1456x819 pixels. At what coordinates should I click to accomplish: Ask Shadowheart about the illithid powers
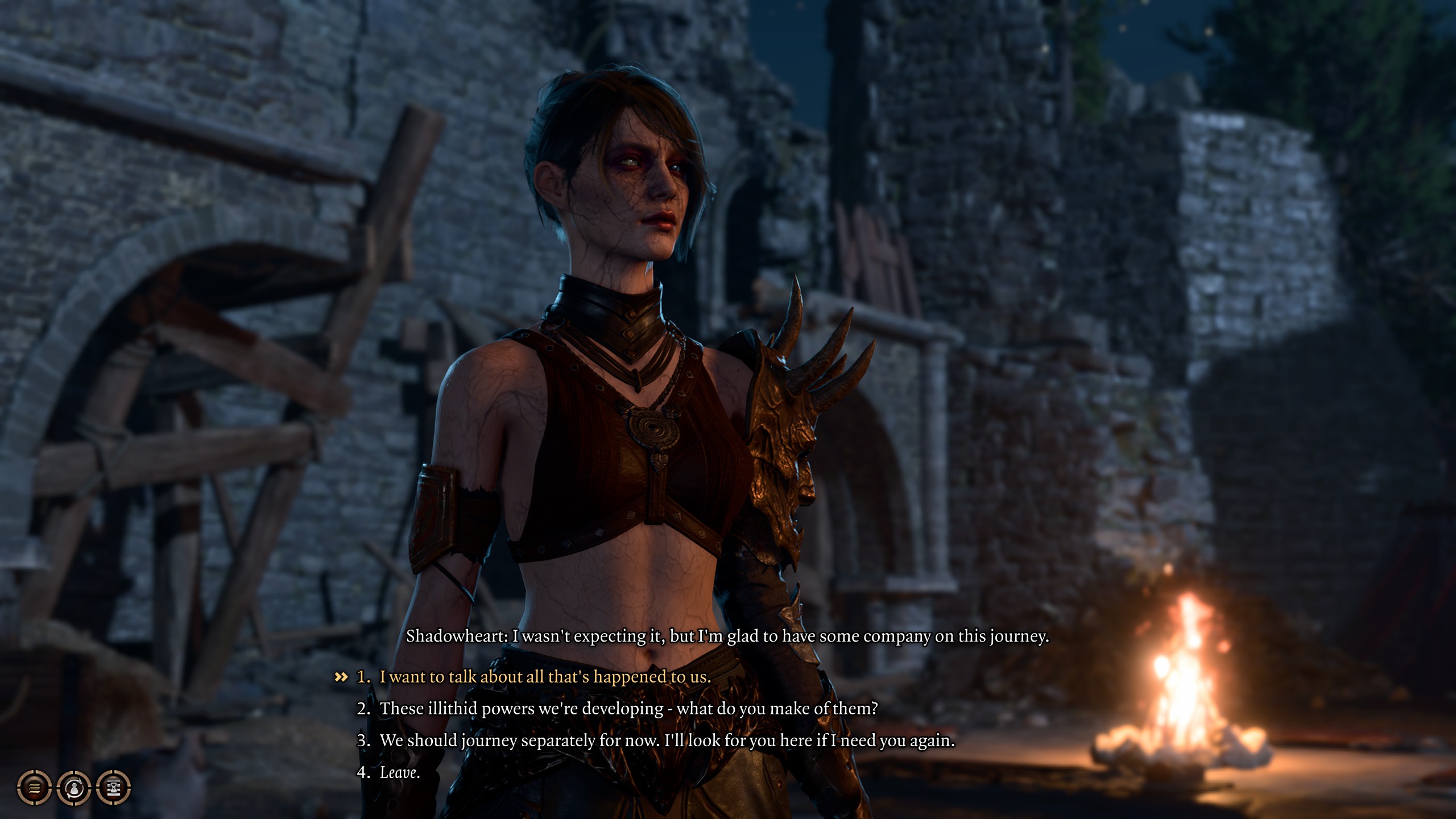(628, 709)
